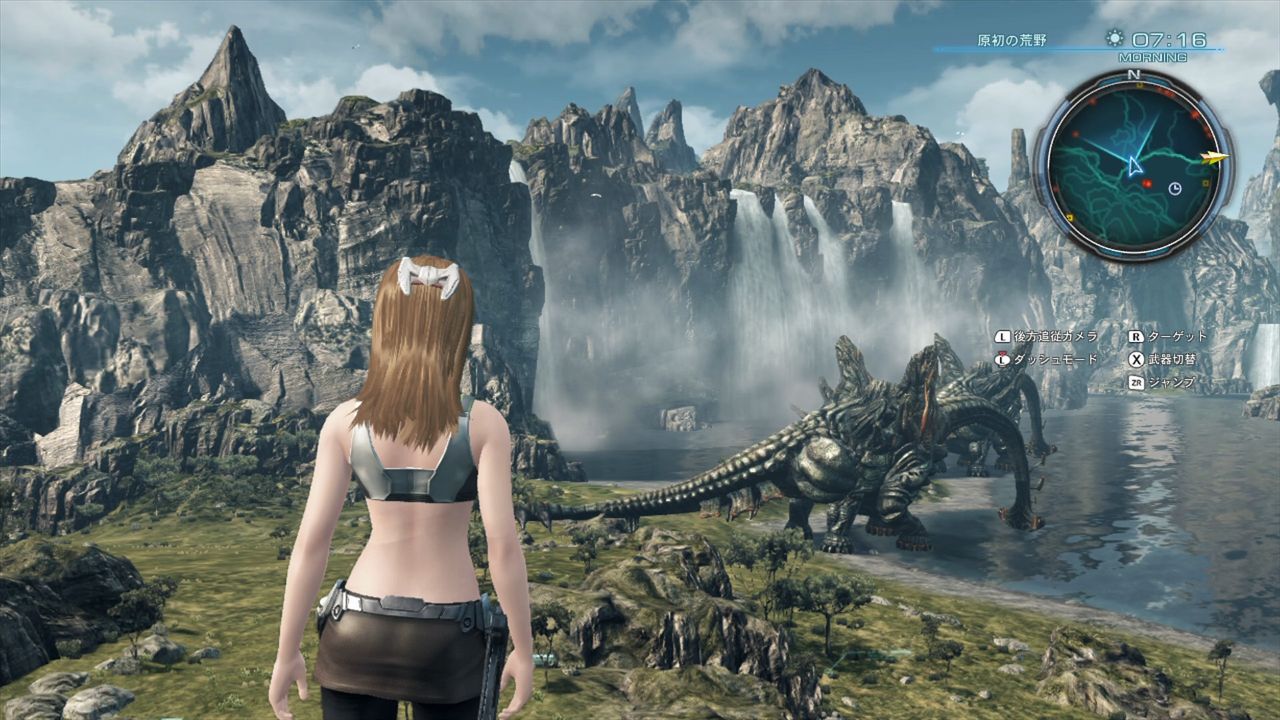Select the yellow arrow marker on minimap edge
The width and height of the screenshot is (1280, 720).
[1216, 156]
